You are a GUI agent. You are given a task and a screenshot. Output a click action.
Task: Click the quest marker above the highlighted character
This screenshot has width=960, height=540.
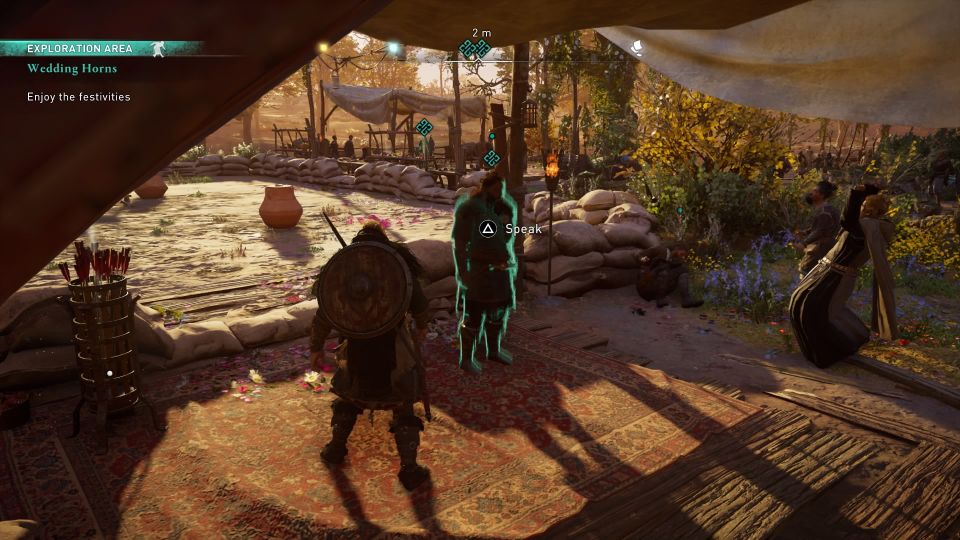pyautogui.click(x=491, y=158)
